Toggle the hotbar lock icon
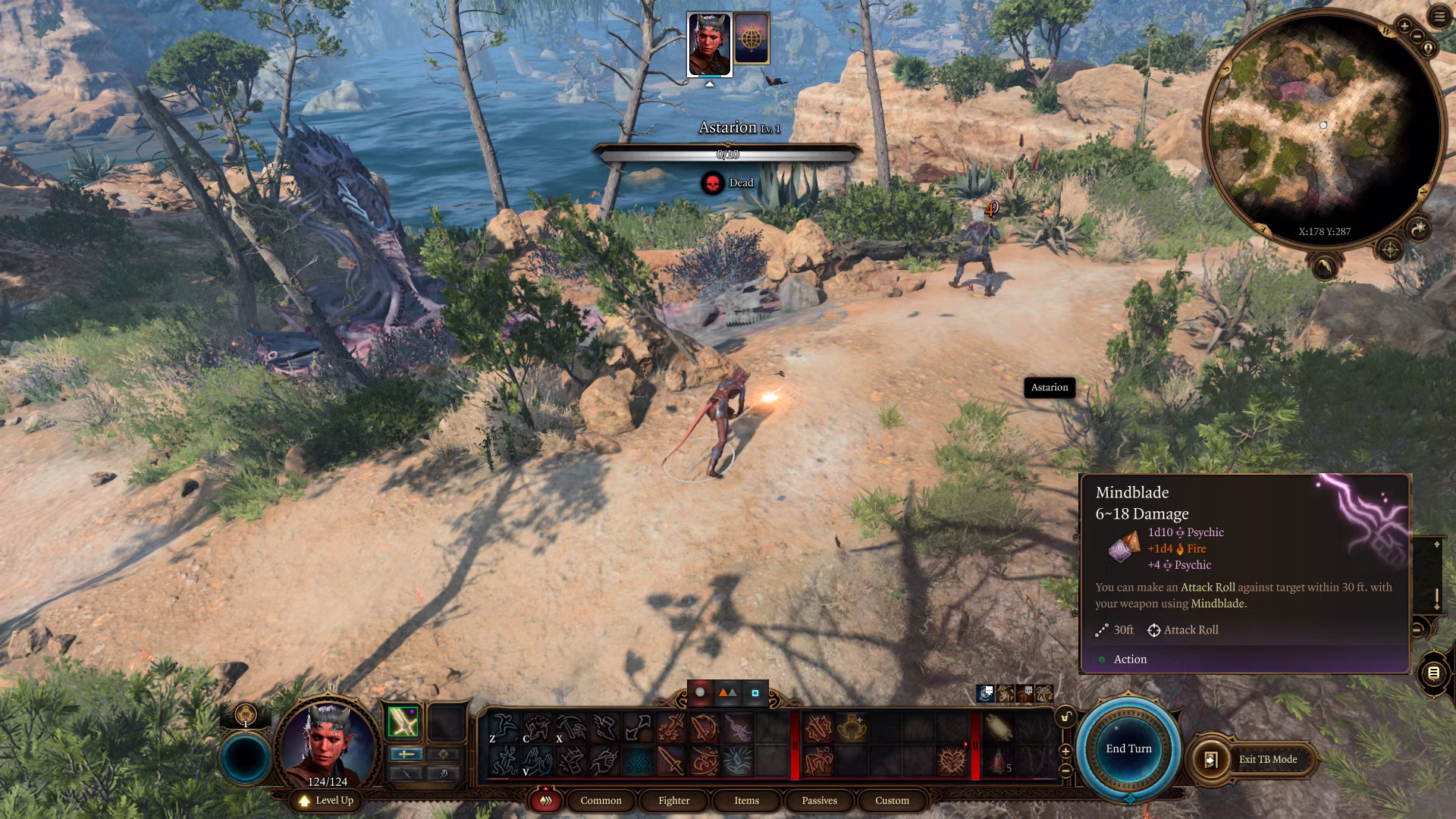Viewport: 1456px width, 819px height. (x=1065, y=717)
